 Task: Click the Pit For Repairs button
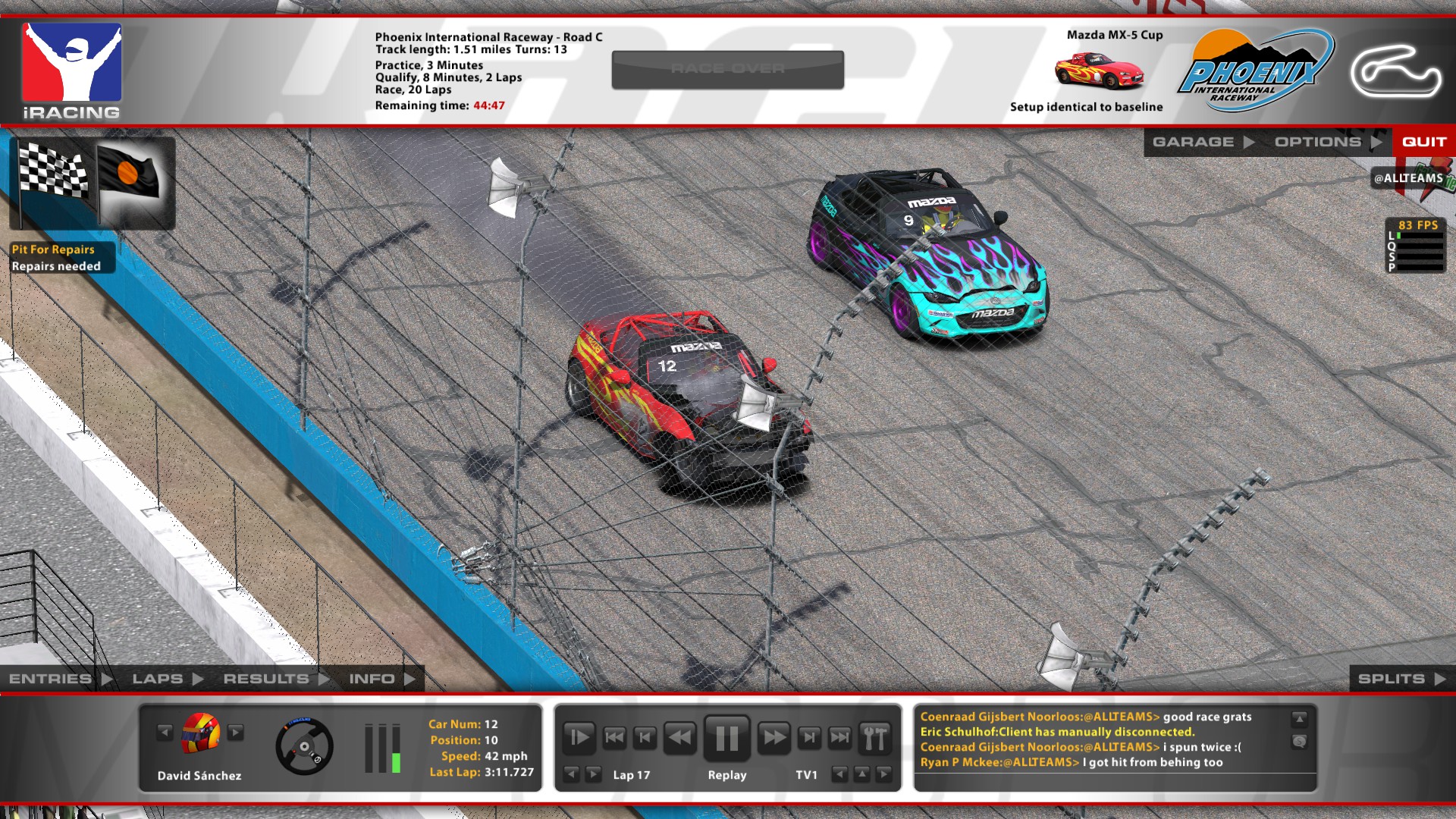[53, 249]
